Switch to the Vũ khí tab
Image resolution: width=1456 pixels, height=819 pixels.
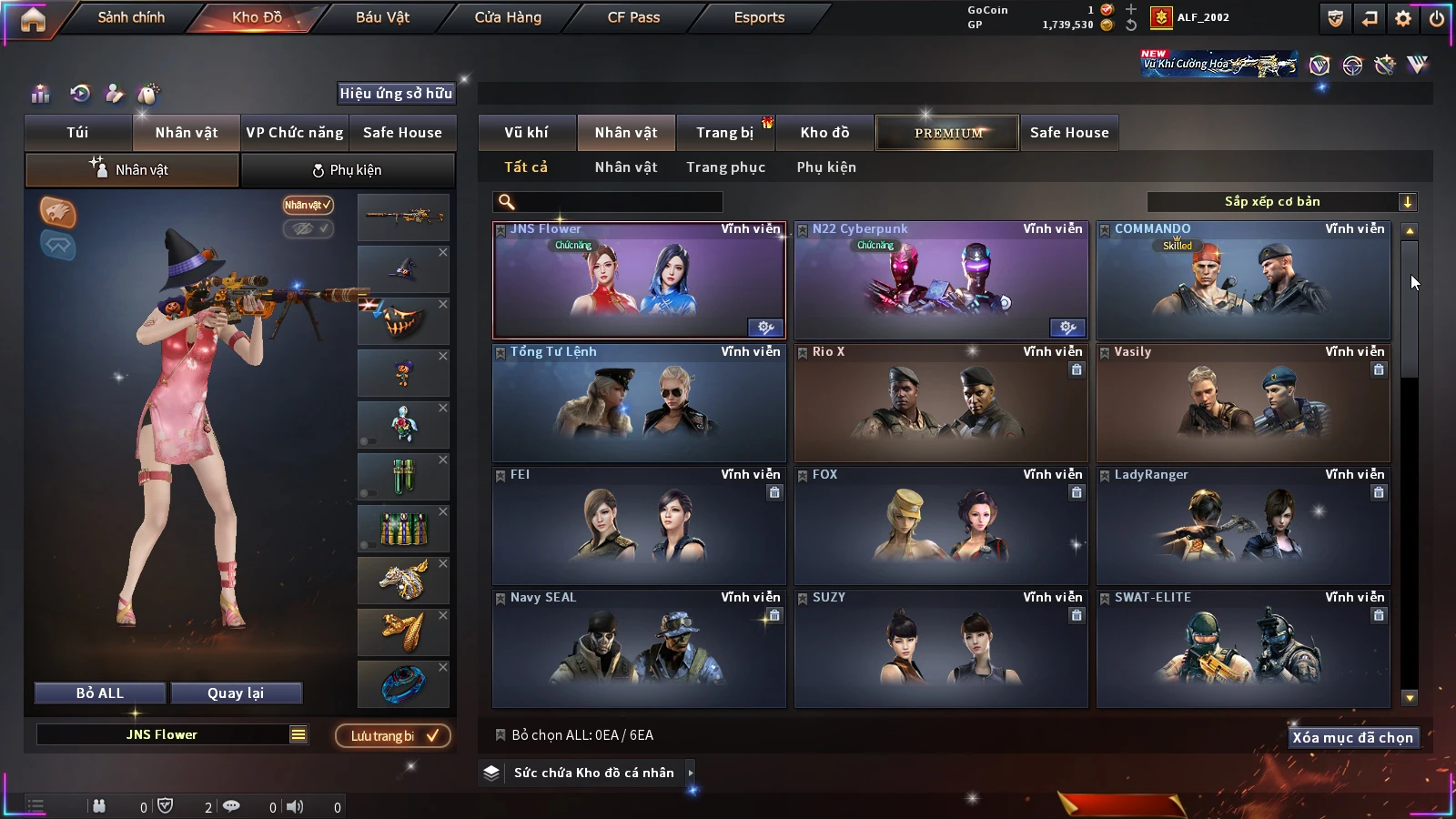[x=526, y=133]
